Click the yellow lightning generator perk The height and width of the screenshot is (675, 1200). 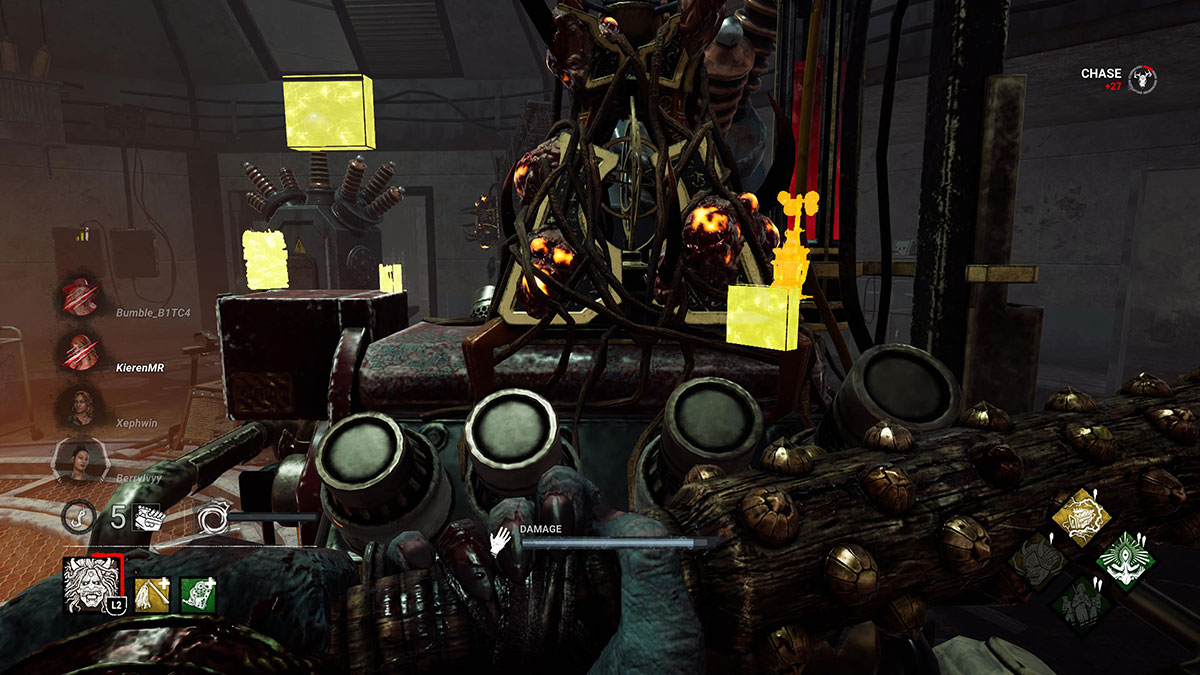tap(1080, 518)
